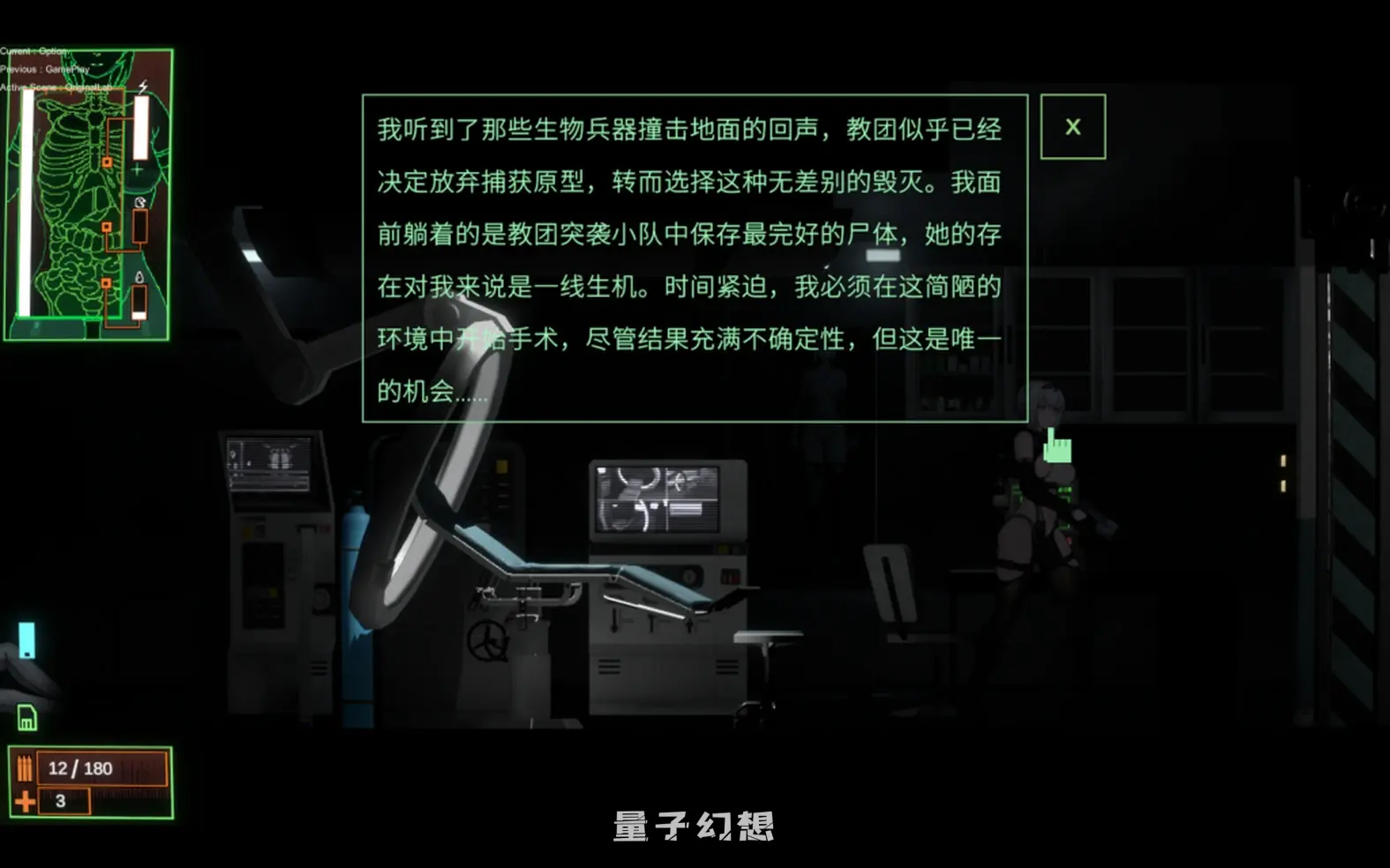The image size is (1390, 868).
Task: Click the white energy bar slider
Action: 140,127
